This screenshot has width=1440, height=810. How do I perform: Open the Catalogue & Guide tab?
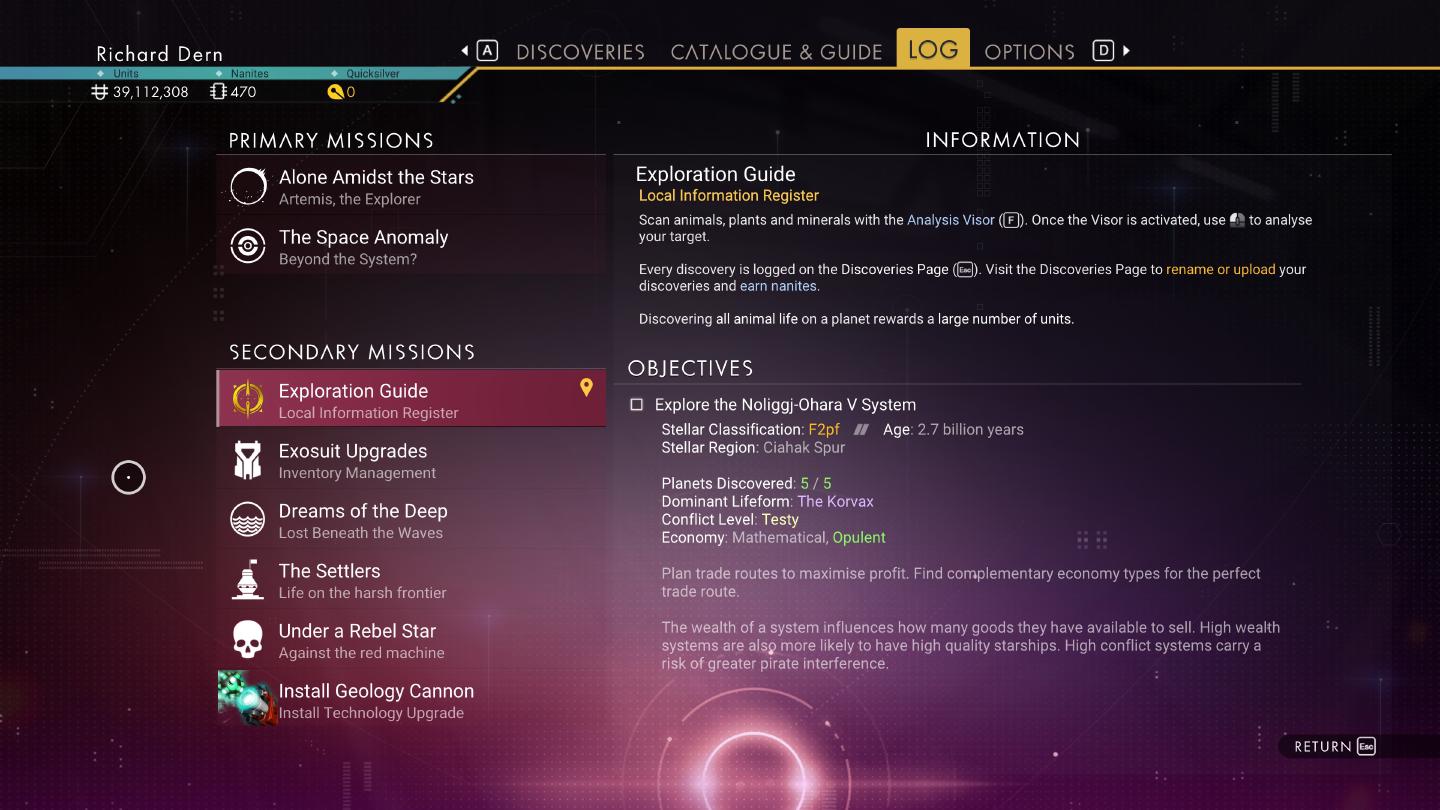tap(776, 52)
